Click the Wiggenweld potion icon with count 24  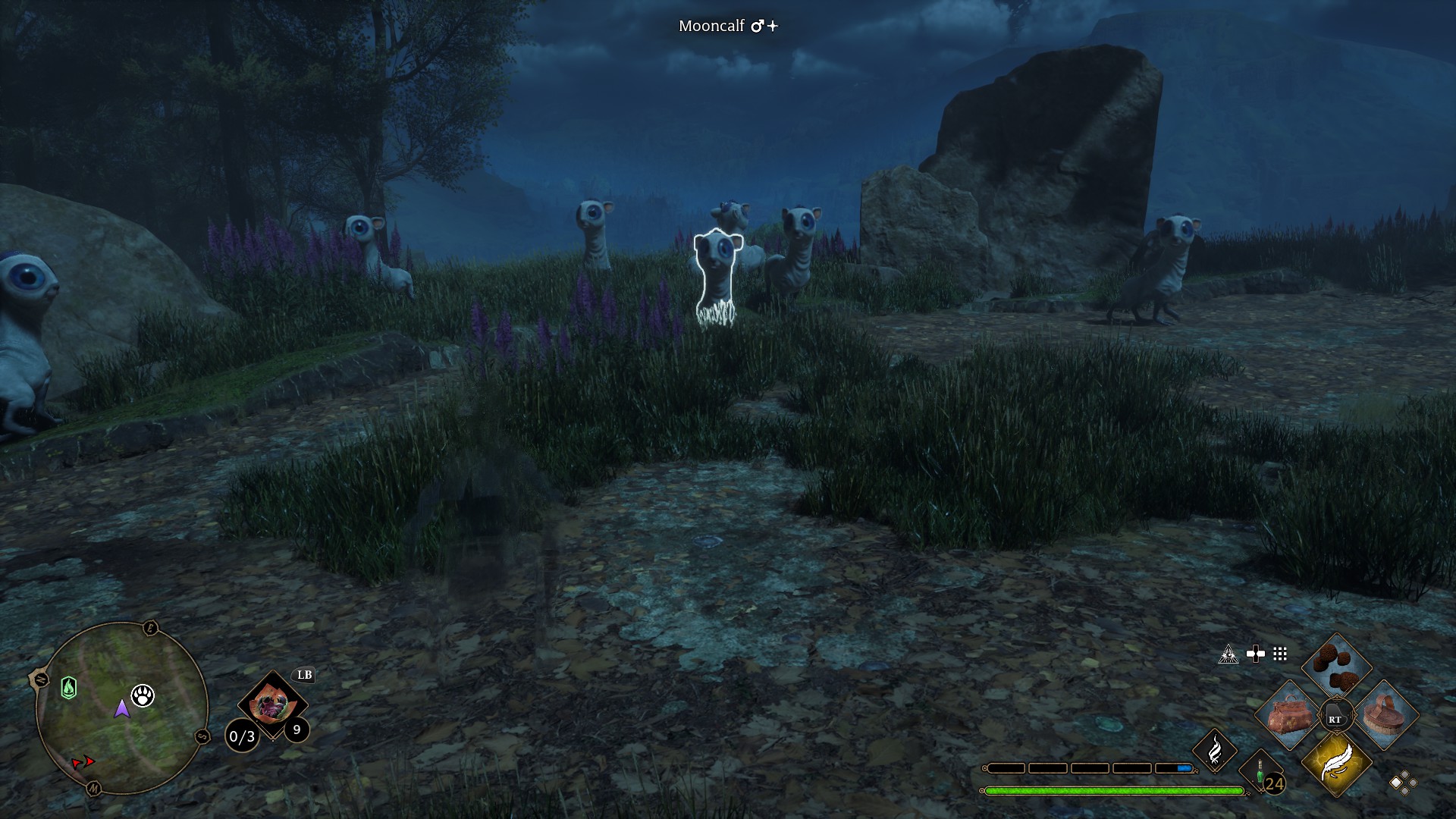pos(1261,771)
